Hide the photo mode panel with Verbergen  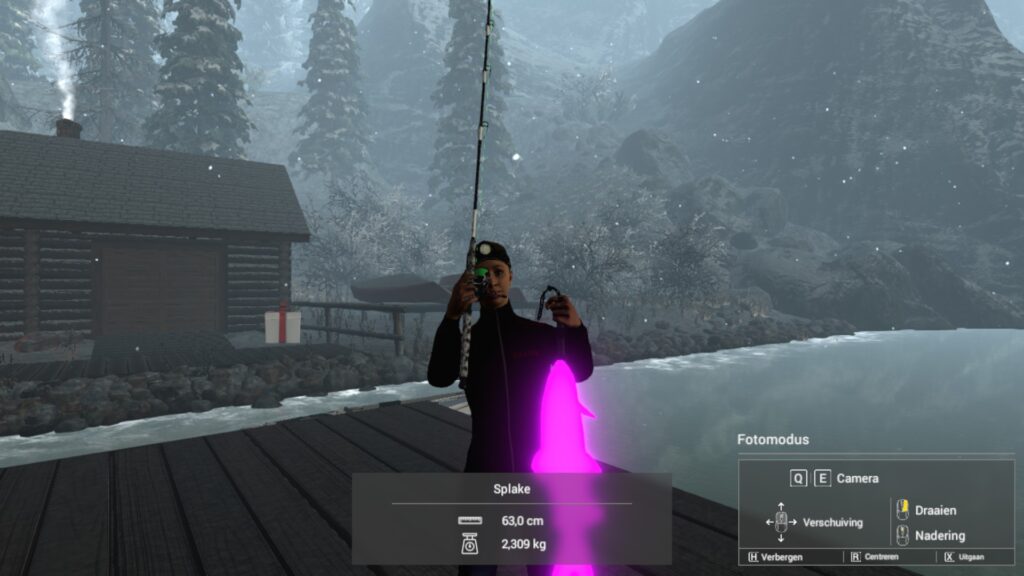pyautogui.click(x=777, y=557)
